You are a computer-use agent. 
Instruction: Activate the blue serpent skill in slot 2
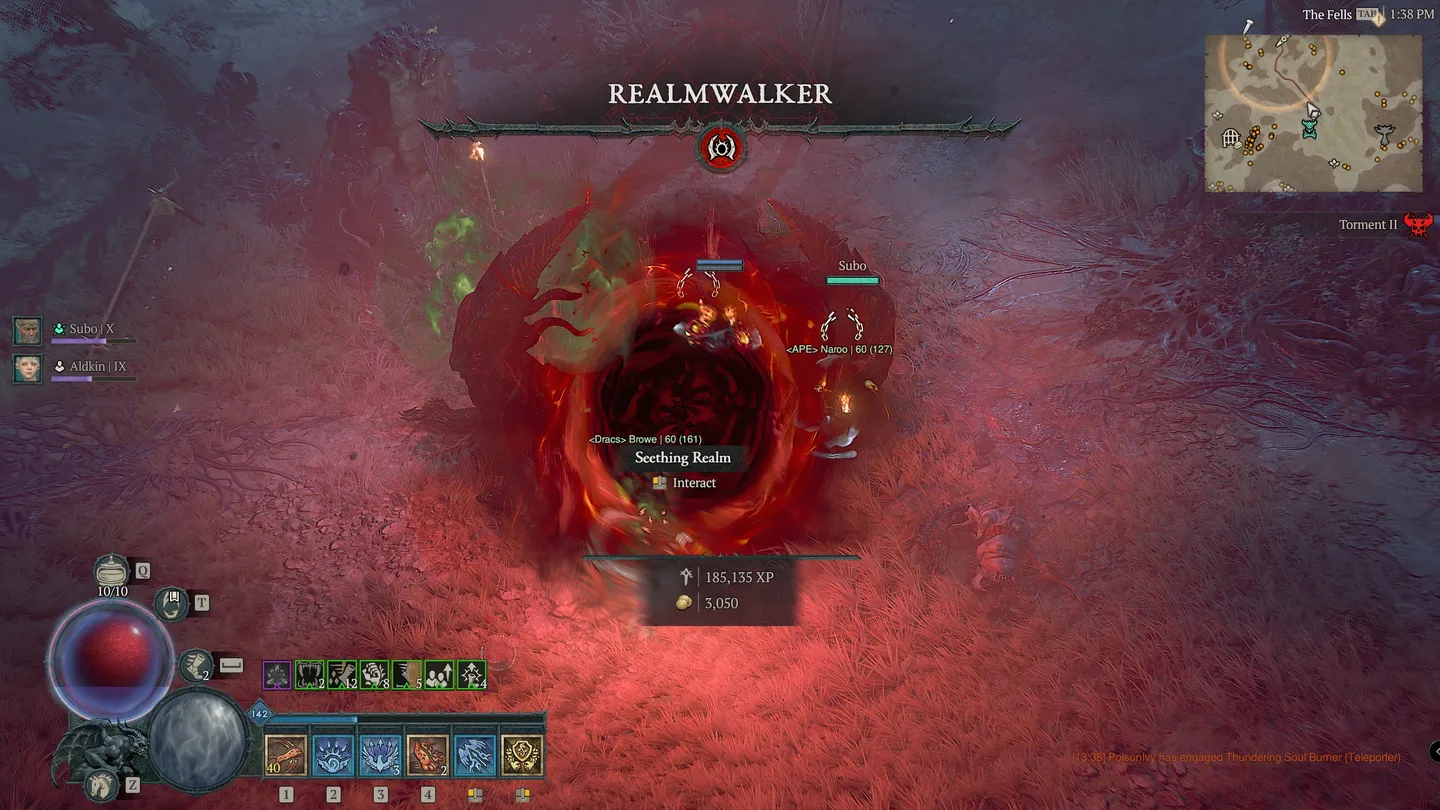pyautogui.click(x=333, y=753)
